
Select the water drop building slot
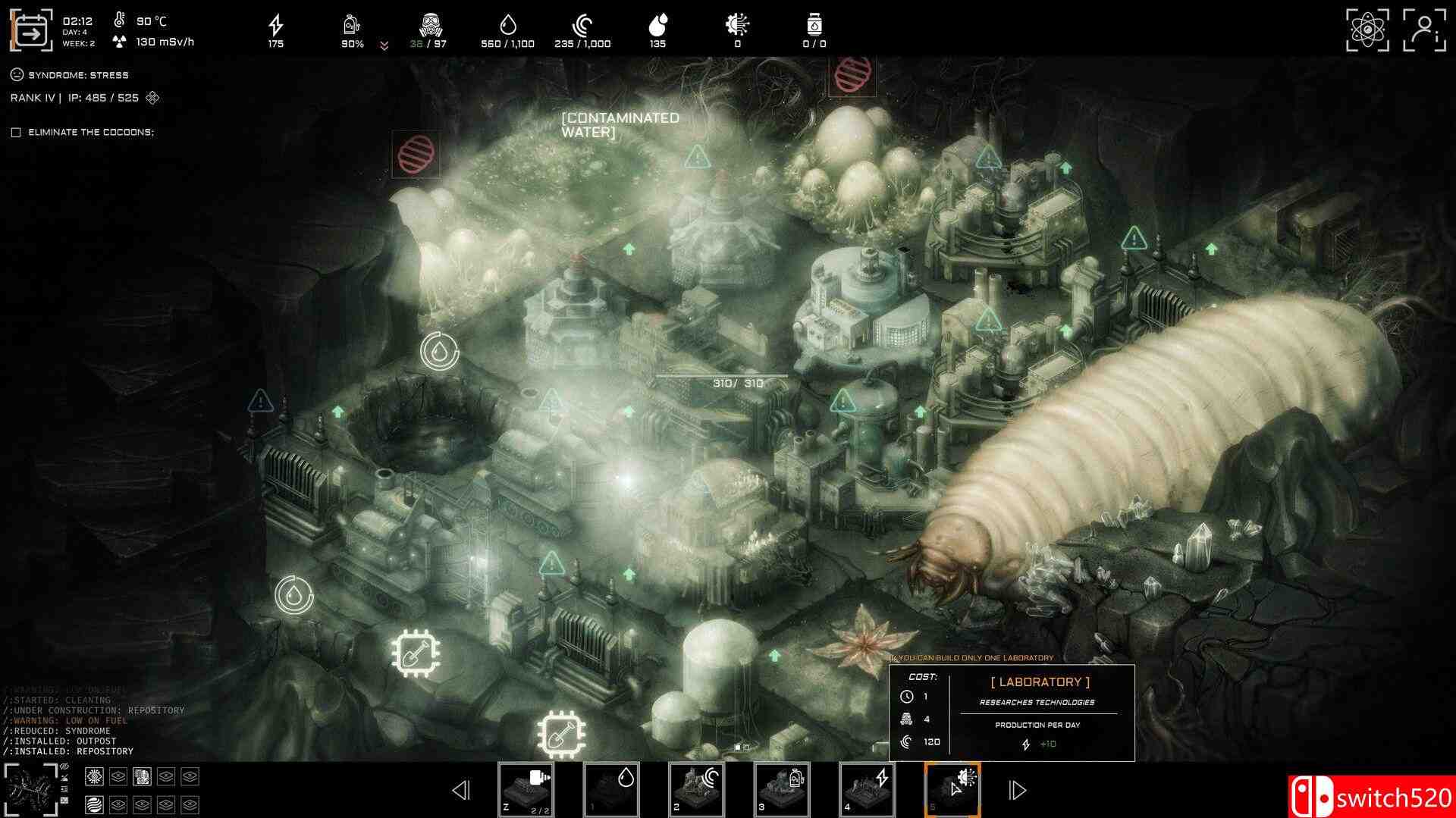(x=611, y=789)
